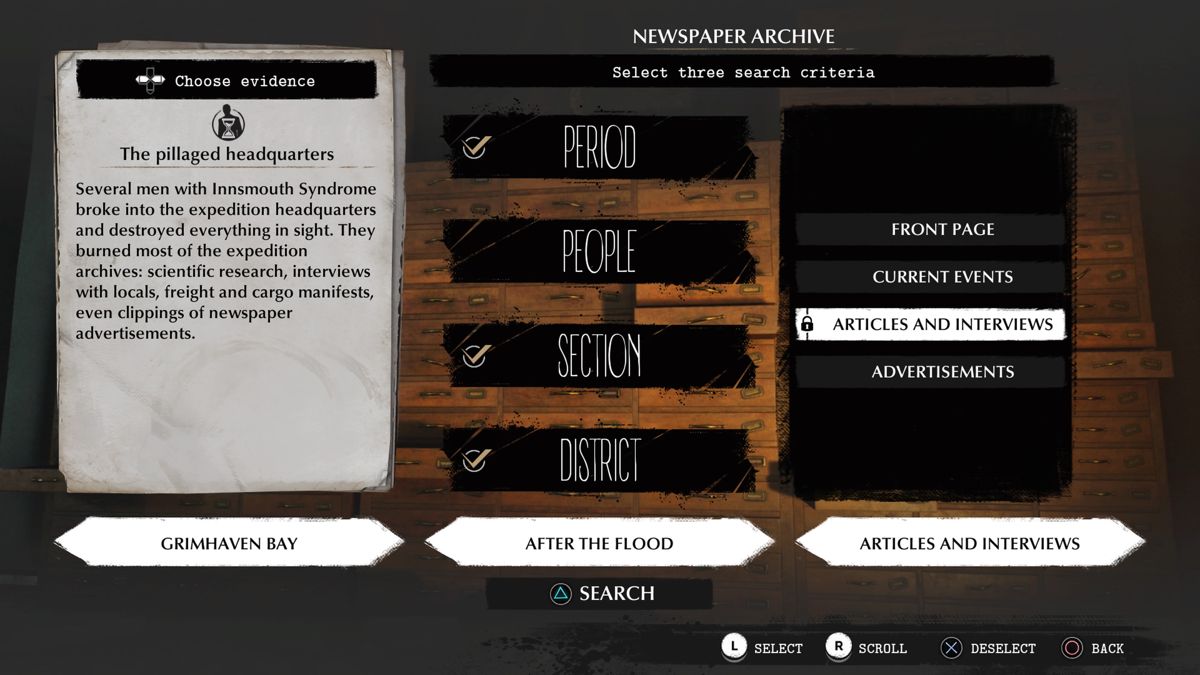Image resolution: width=1200 pixels, height=675 pixels.
Task: Click the After the Flood selected criterion
Action: coord(599,544)
